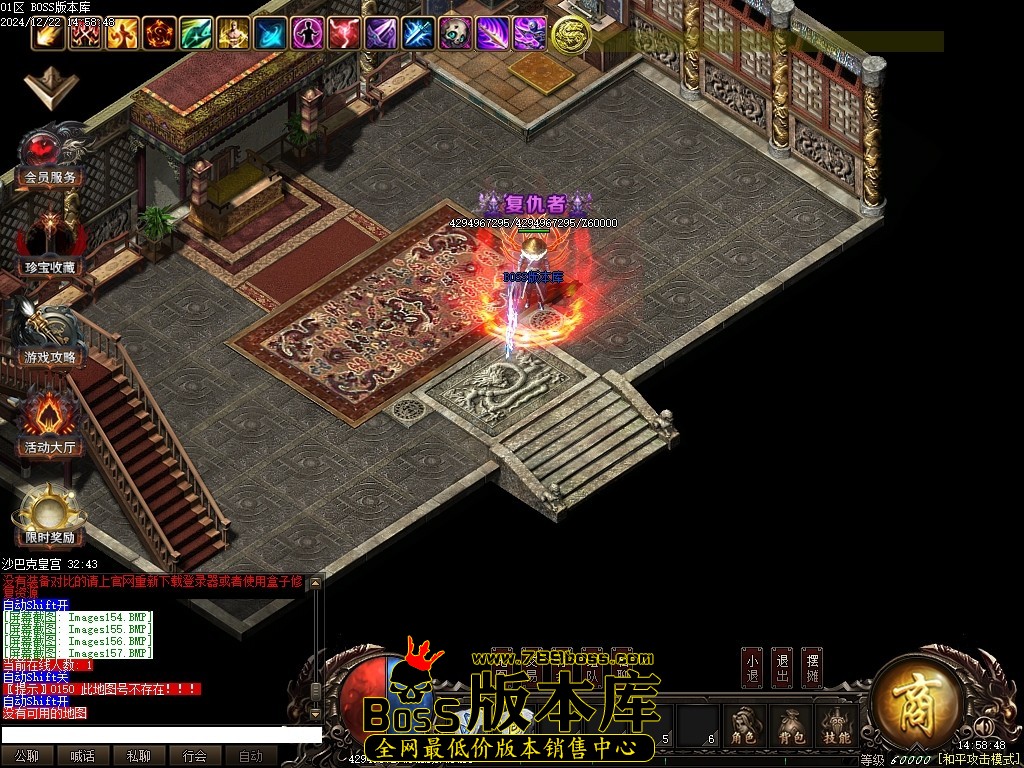The height and width of the screenshot is (768, 1024).
Task: Activate the skull skill icon
Action: click(x=455, y=34)
